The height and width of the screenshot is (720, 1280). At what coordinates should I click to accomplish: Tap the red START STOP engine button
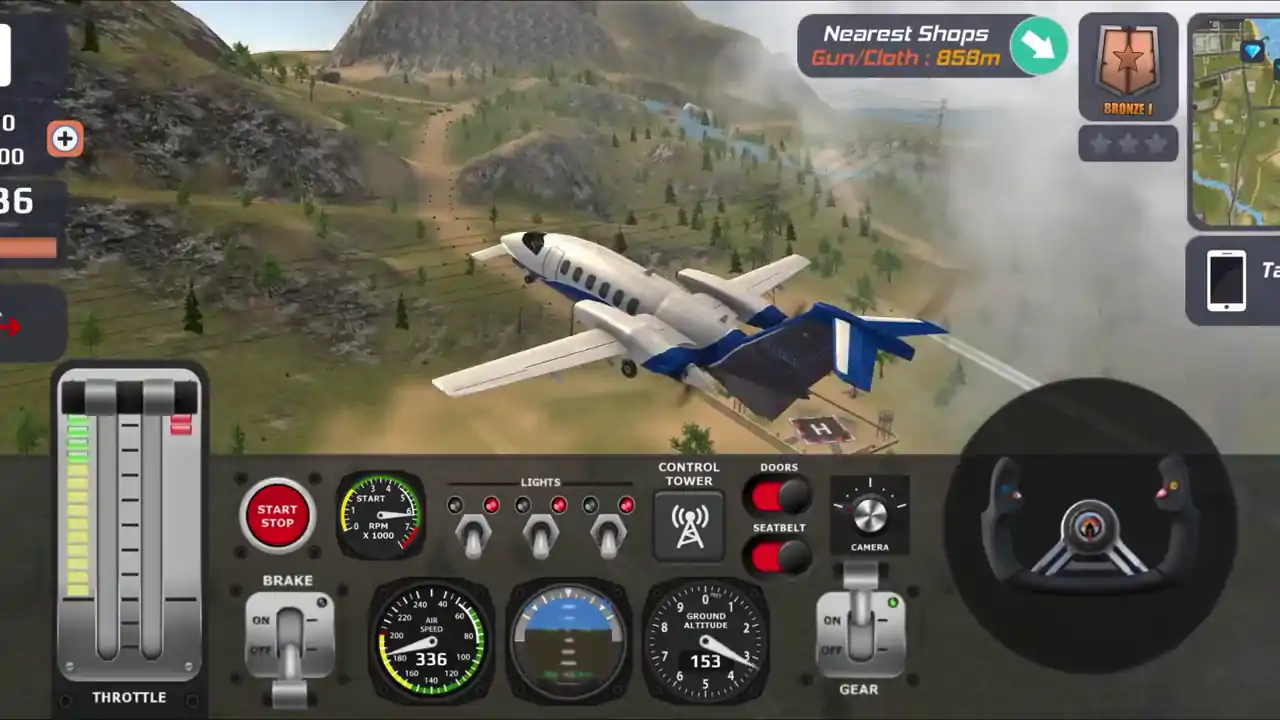click(277, 516)
